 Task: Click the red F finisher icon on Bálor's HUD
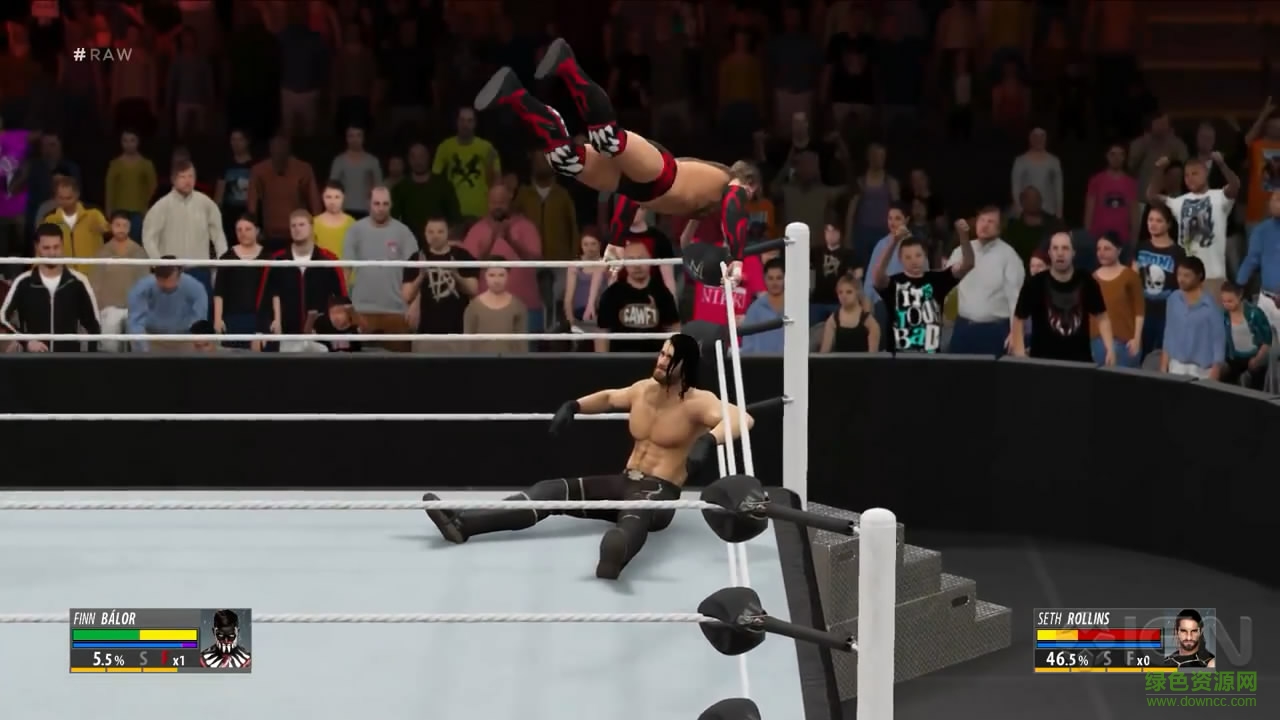pyautogui.click(x=164, y=657)
